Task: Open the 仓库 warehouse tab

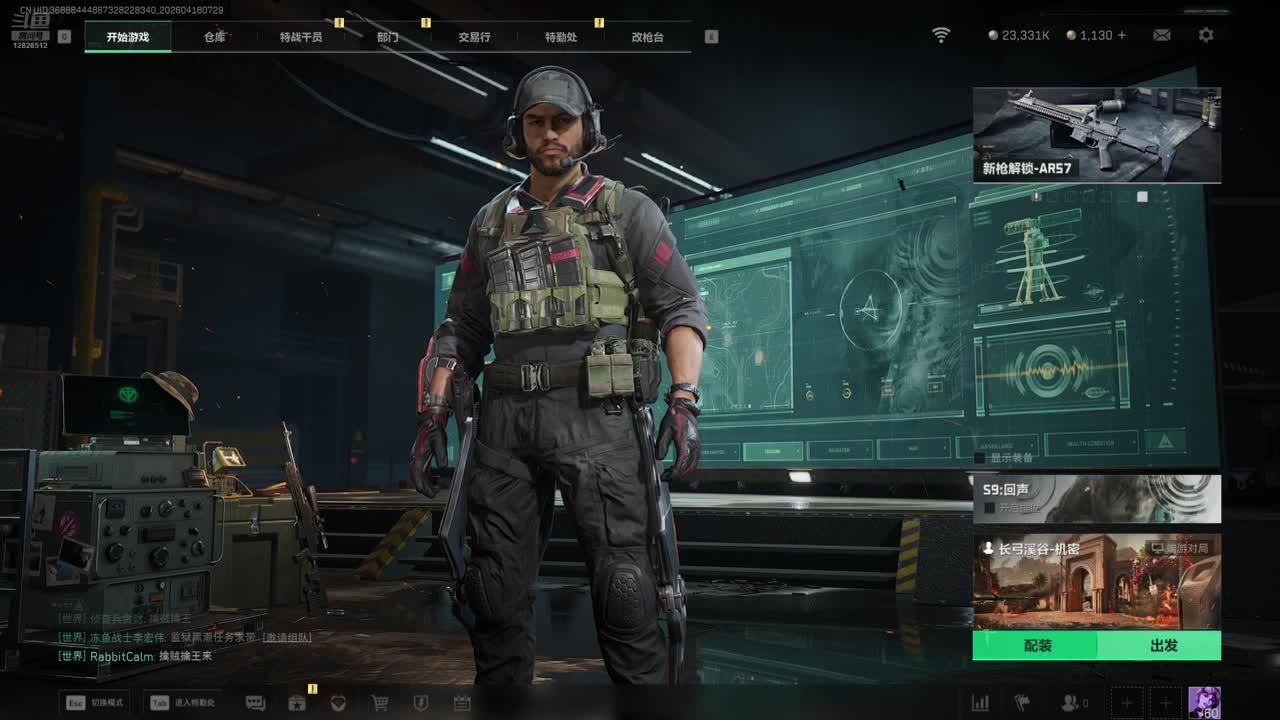Action: point(215,37)
